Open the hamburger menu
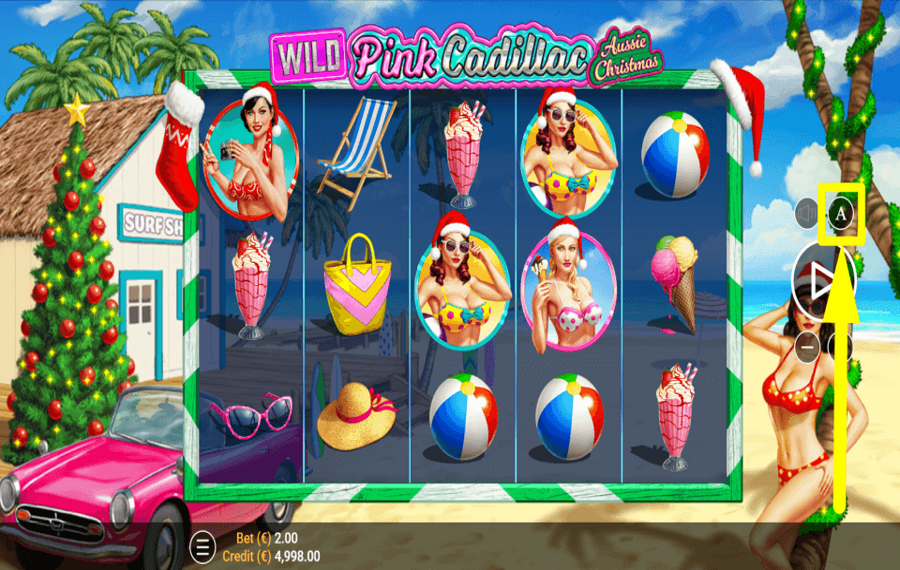The image size is (900, 570). pos(202,547)
